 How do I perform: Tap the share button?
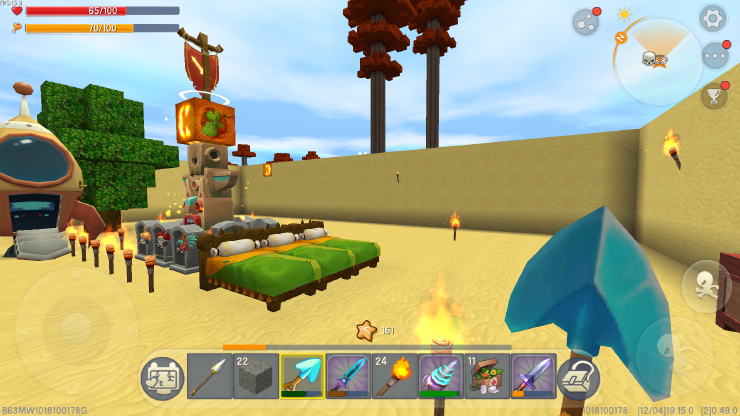coord(585,22)
